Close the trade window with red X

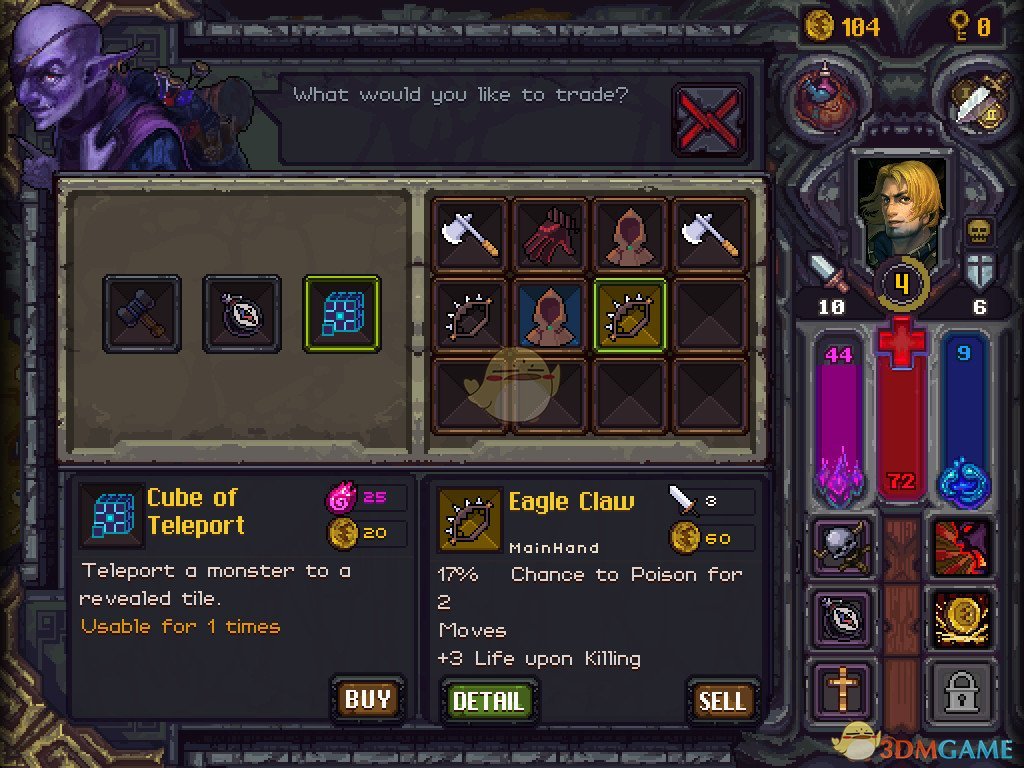click(709, 121)
